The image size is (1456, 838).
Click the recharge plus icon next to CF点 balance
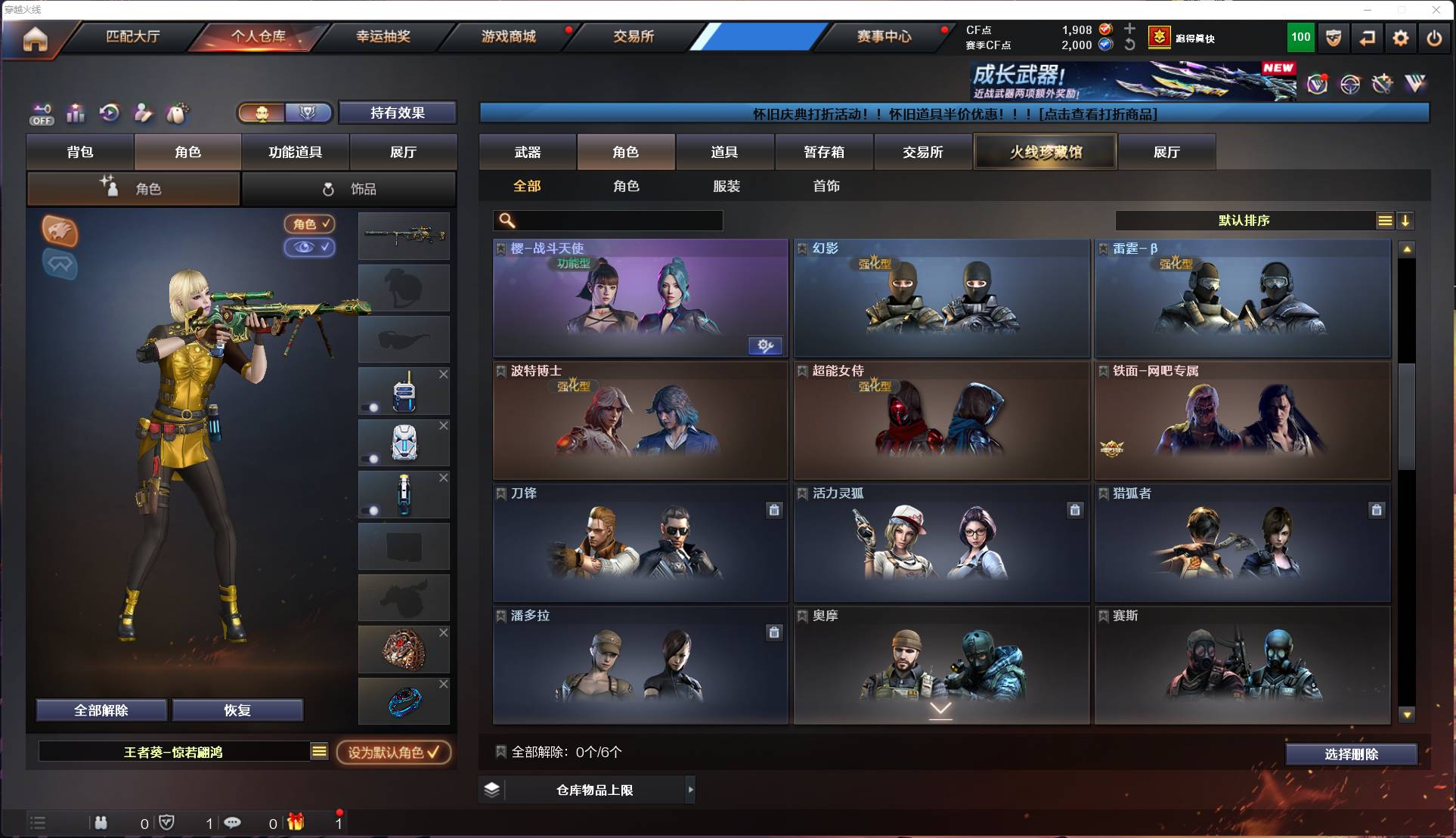pyautogui.click(x=1129, y=30)
